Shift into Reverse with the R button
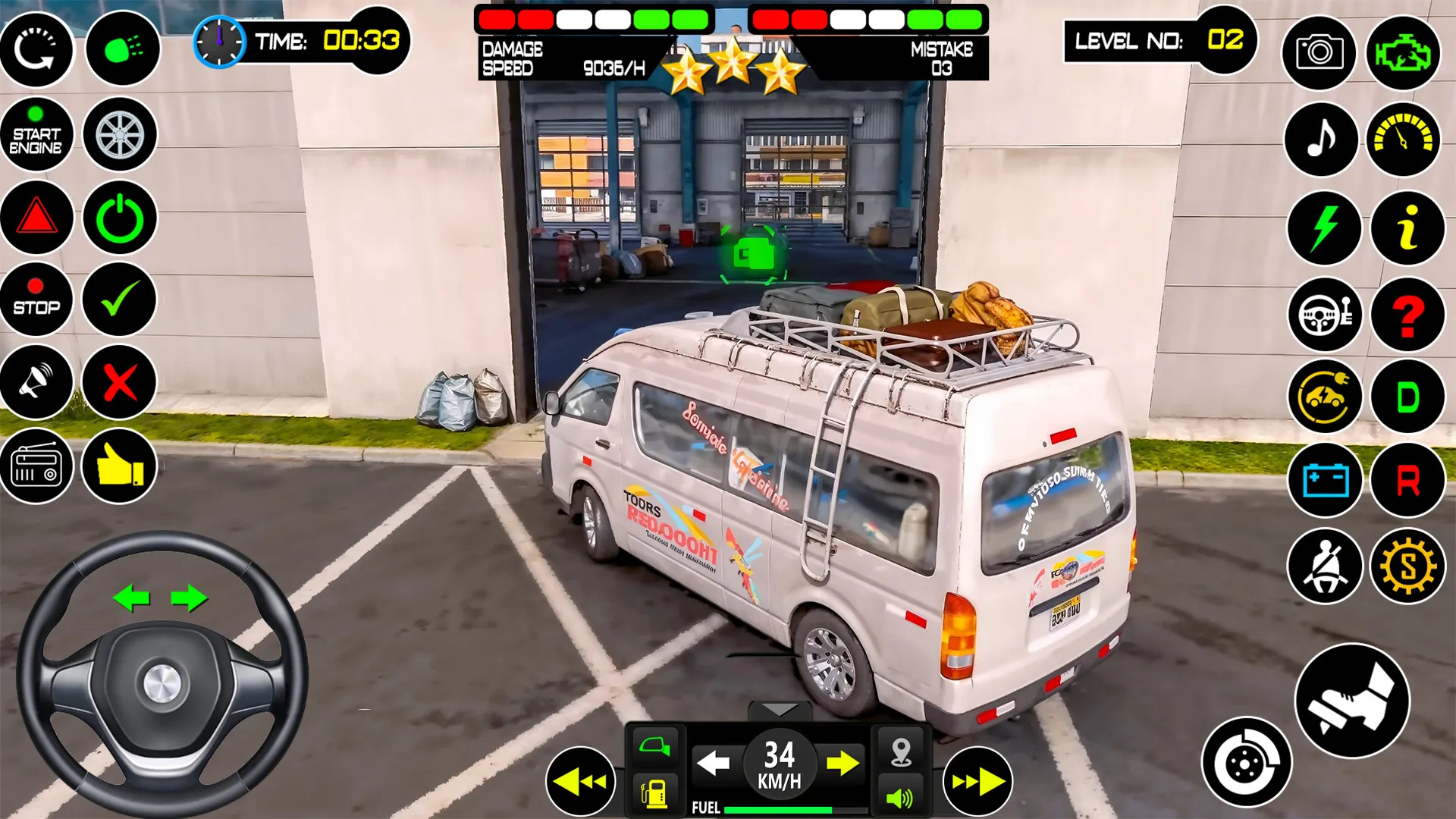 pyautogui.click(x=1407, y=480)
